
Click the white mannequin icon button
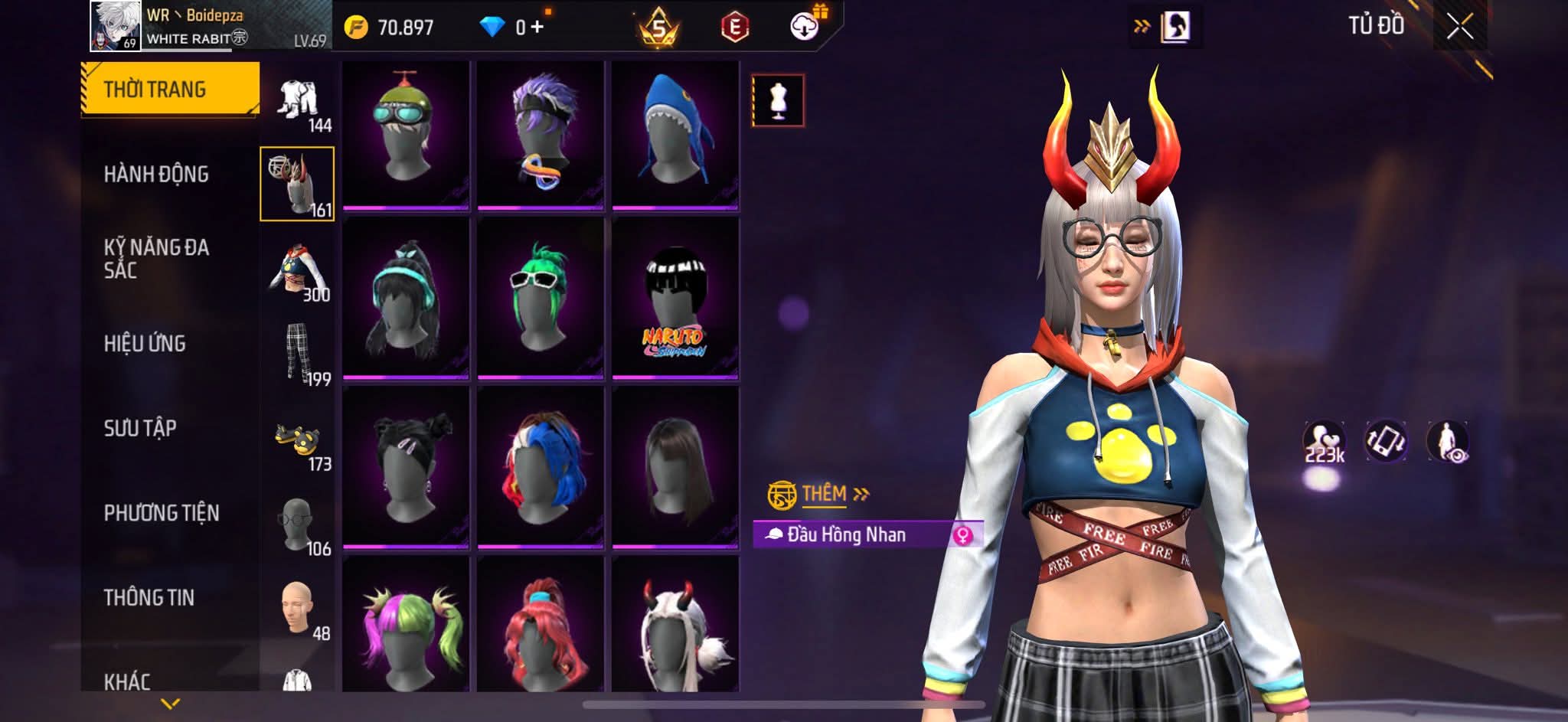tap(778, 100)
